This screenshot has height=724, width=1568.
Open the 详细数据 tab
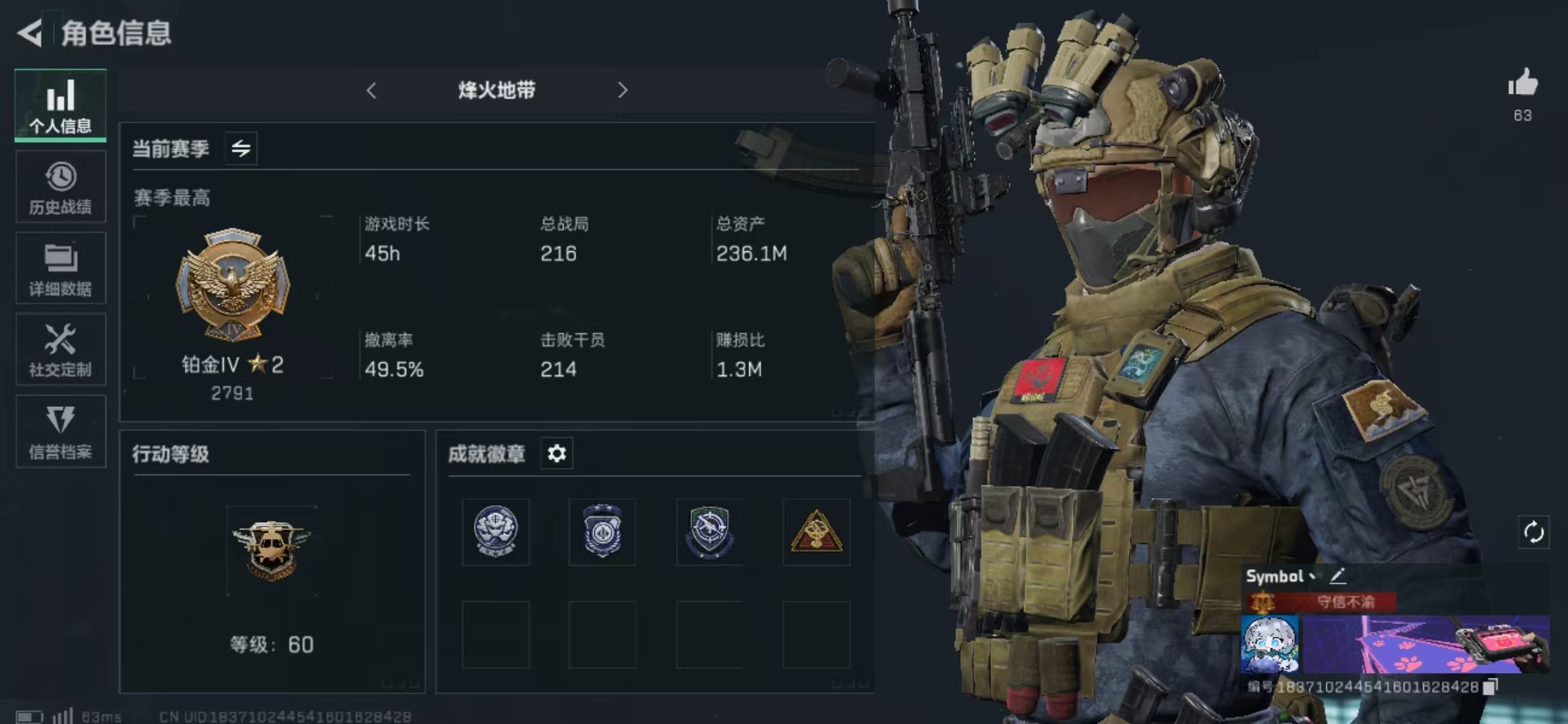point(60,268)
